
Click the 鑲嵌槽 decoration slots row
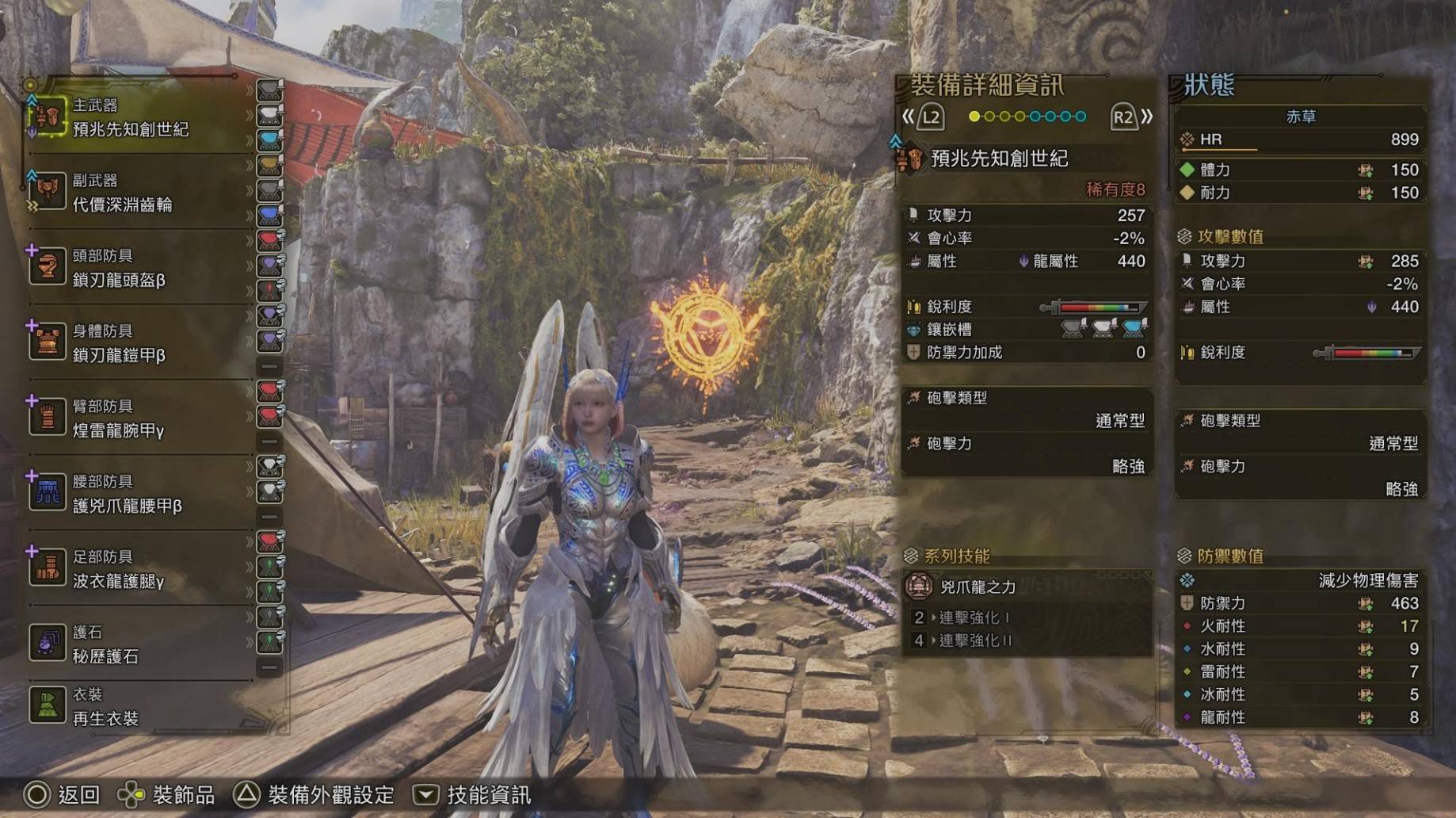1027,330
